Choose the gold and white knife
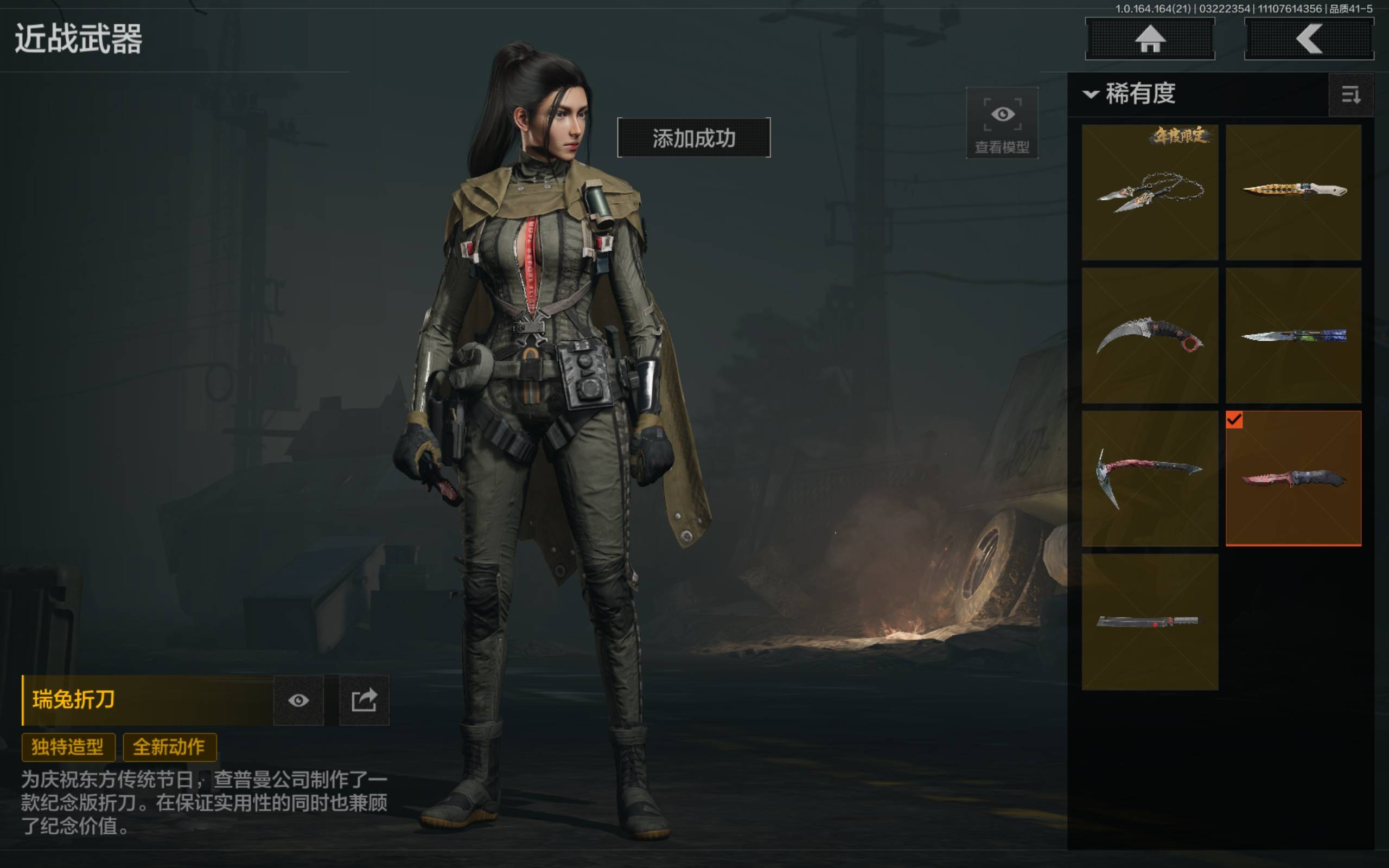Viewport: 1389px width, 868px height. tap(1293, 192)
